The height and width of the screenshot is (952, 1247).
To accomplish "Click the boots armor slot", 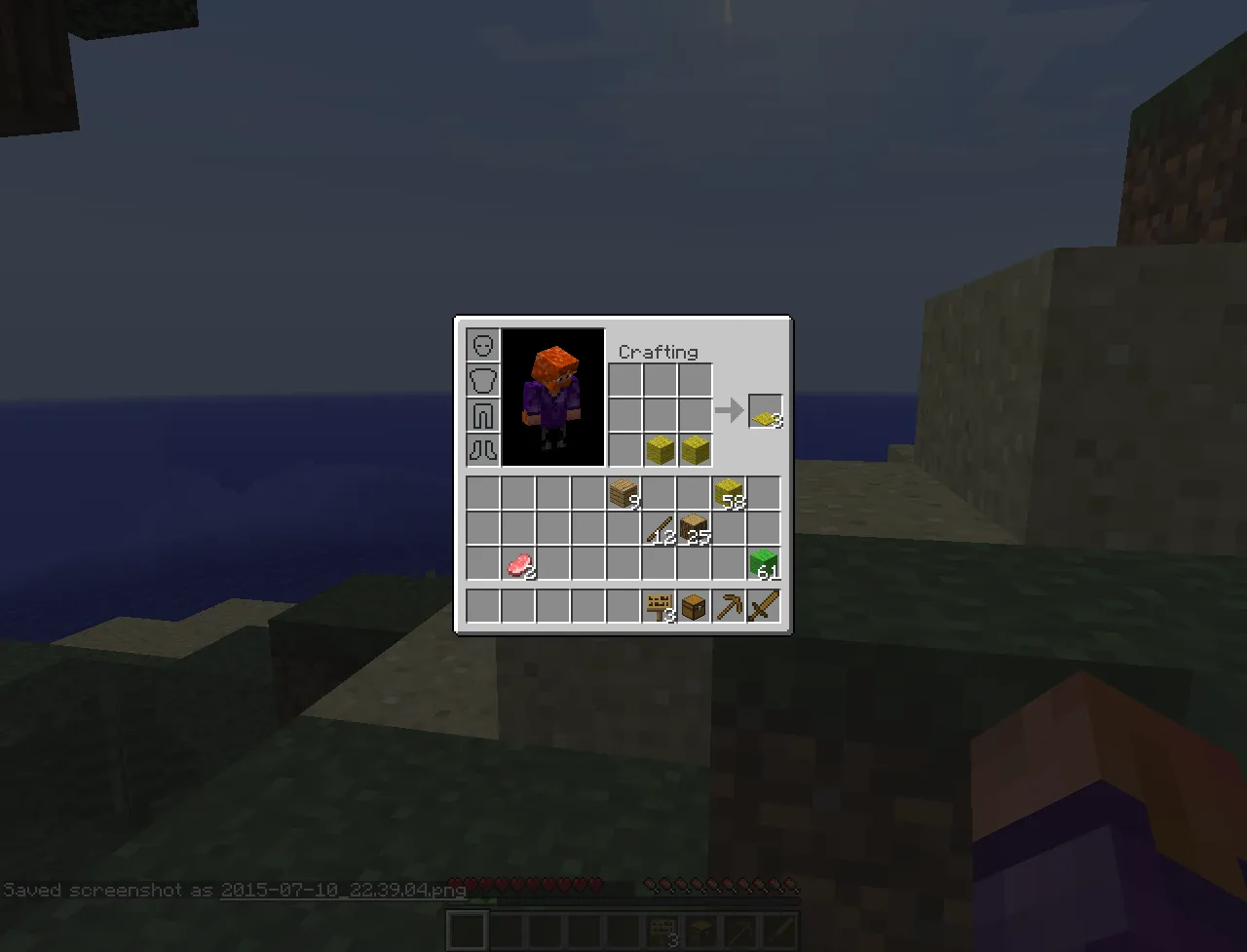I will click(x=482, y=450).
